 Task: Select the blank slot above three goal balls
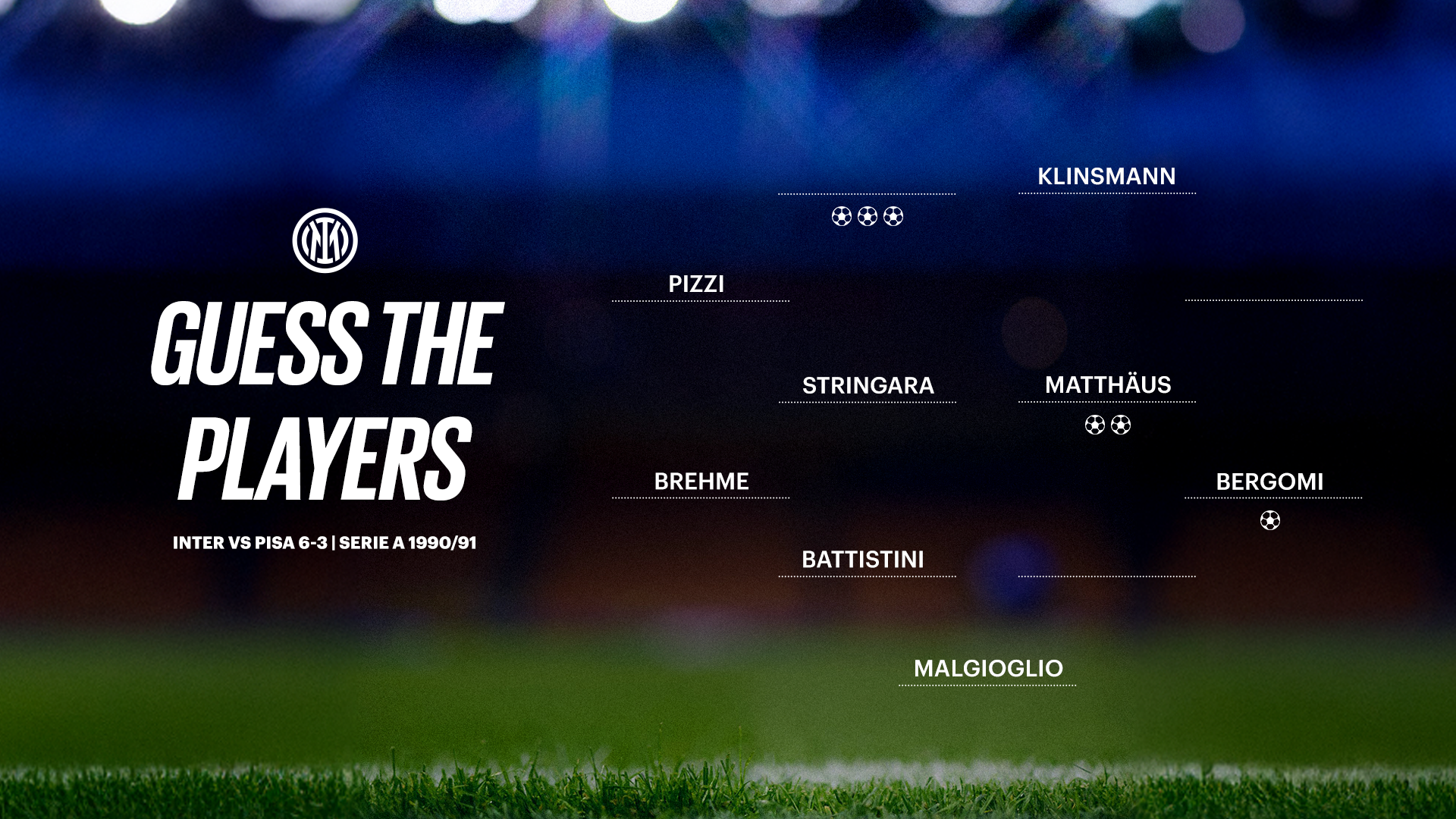867,180
